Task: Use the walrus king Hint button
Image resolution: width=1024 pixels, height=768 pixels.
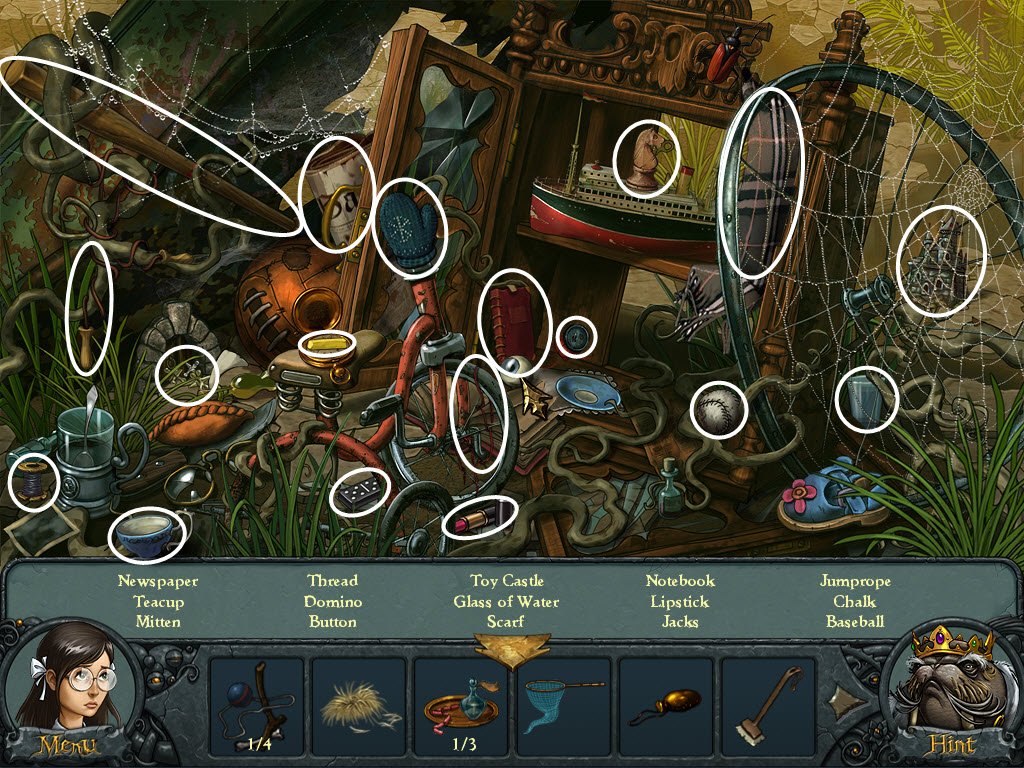Action: pos(951,744)
